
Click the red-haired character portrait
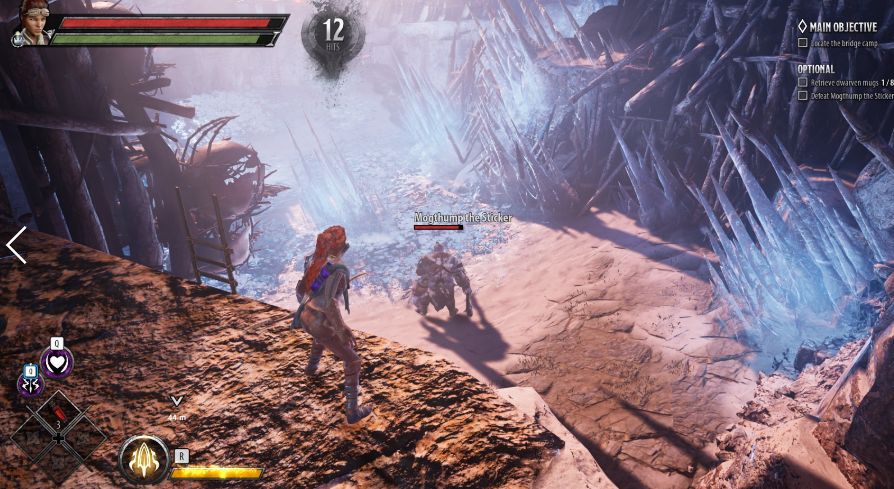(x=31, y=23)
